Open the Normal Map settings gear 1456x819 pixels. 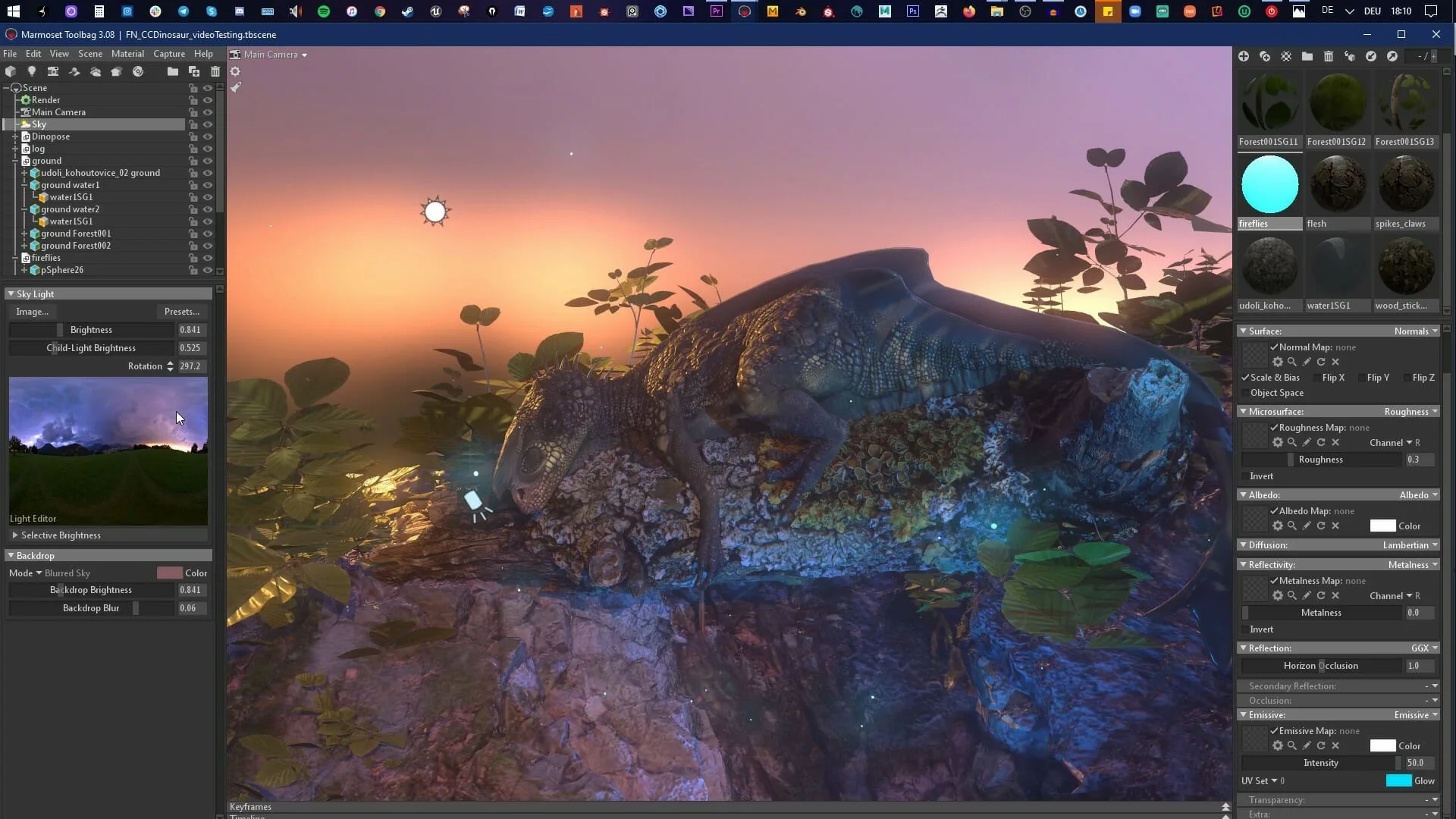tap(1278, 362)
